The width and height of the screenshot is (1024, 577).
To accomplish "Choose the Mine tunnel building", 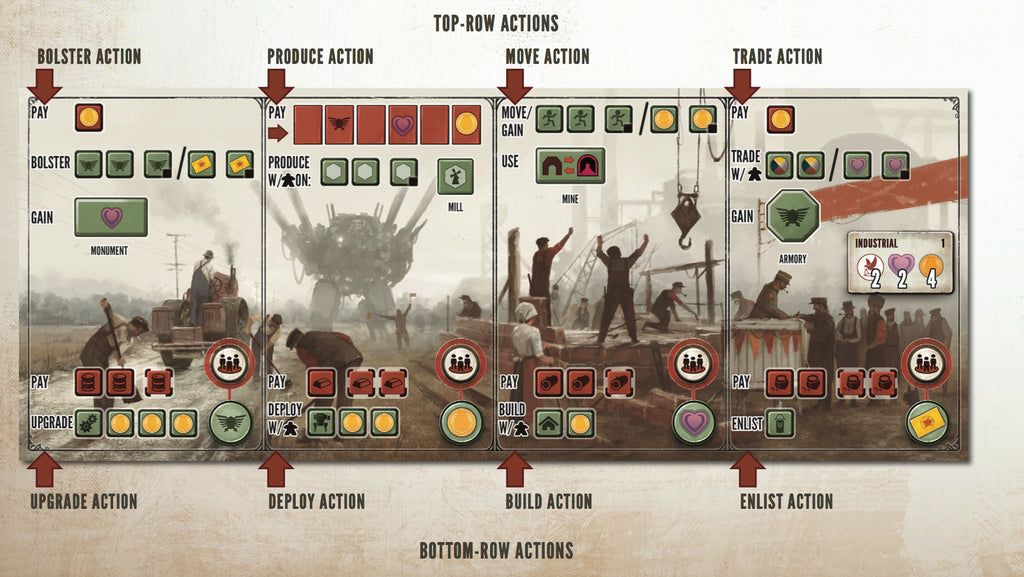I will point(568,166).
